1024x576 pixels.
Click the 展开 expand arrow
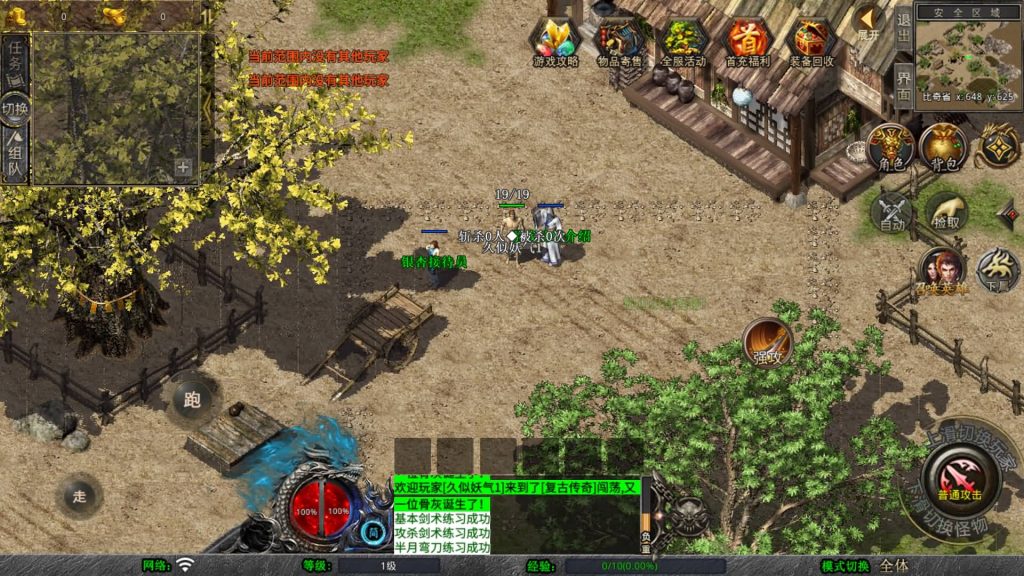[x=868, y=24]
